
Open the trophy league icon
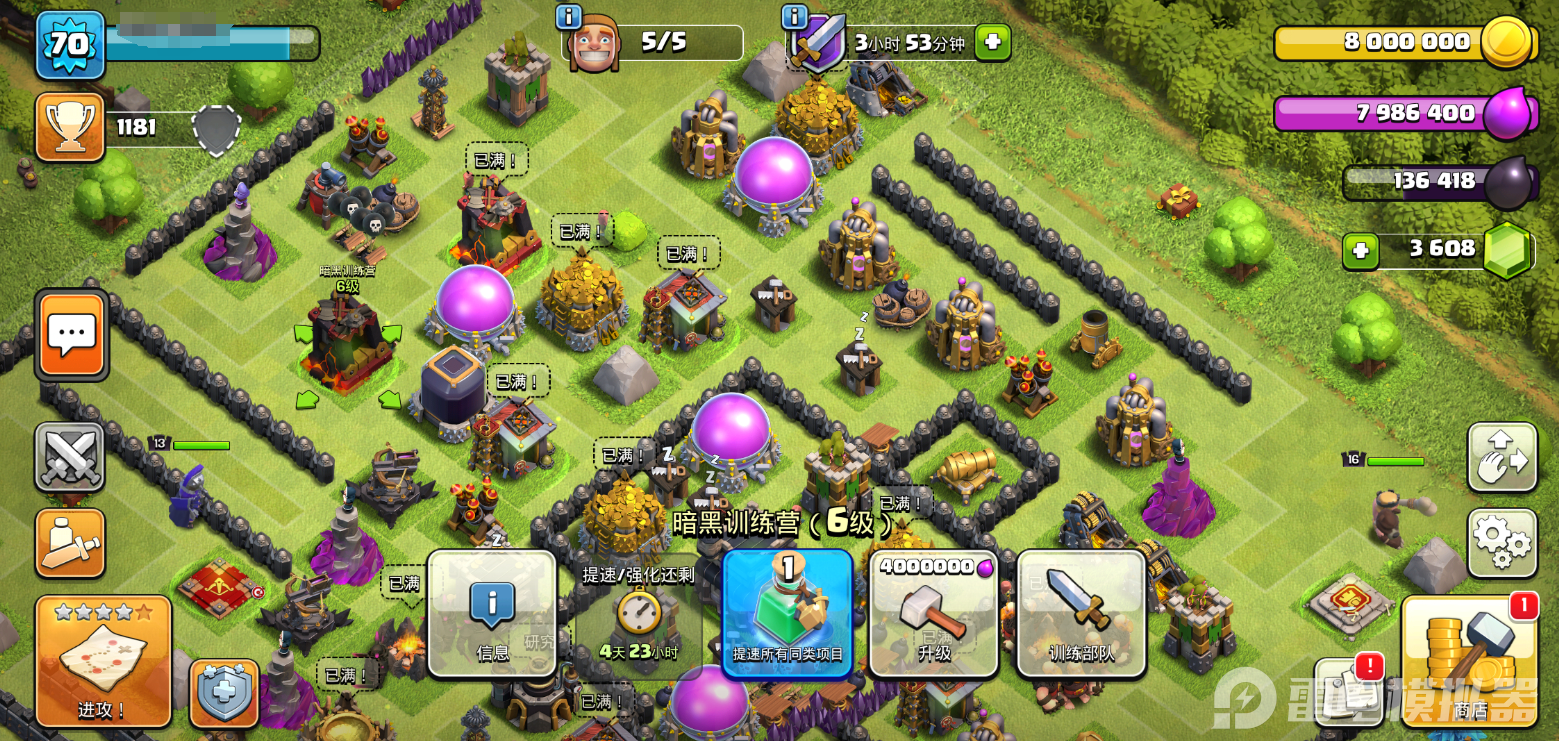[70, 127]
